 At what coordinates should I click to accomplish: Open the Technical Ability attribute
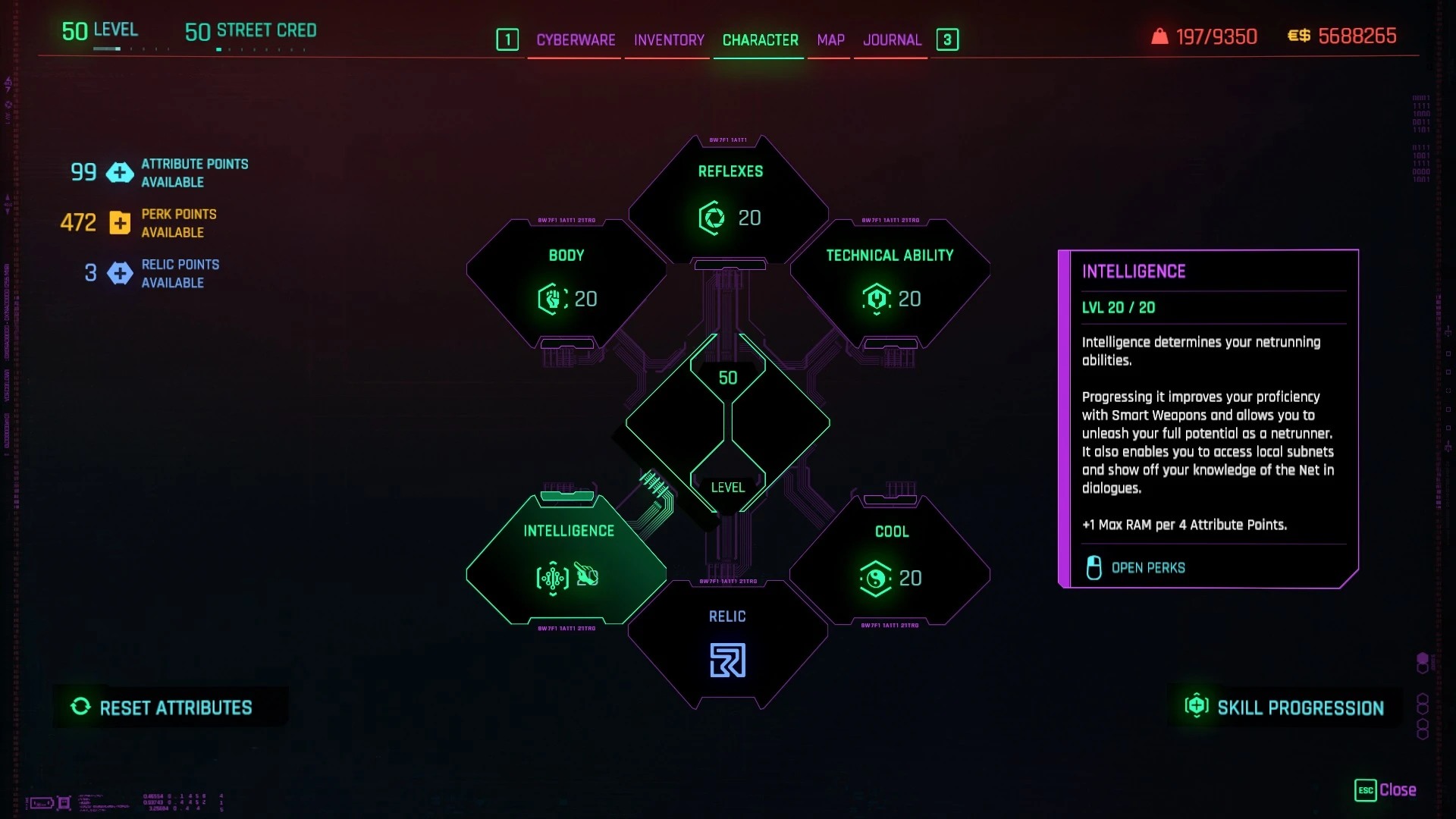click(x=890, y=282)
